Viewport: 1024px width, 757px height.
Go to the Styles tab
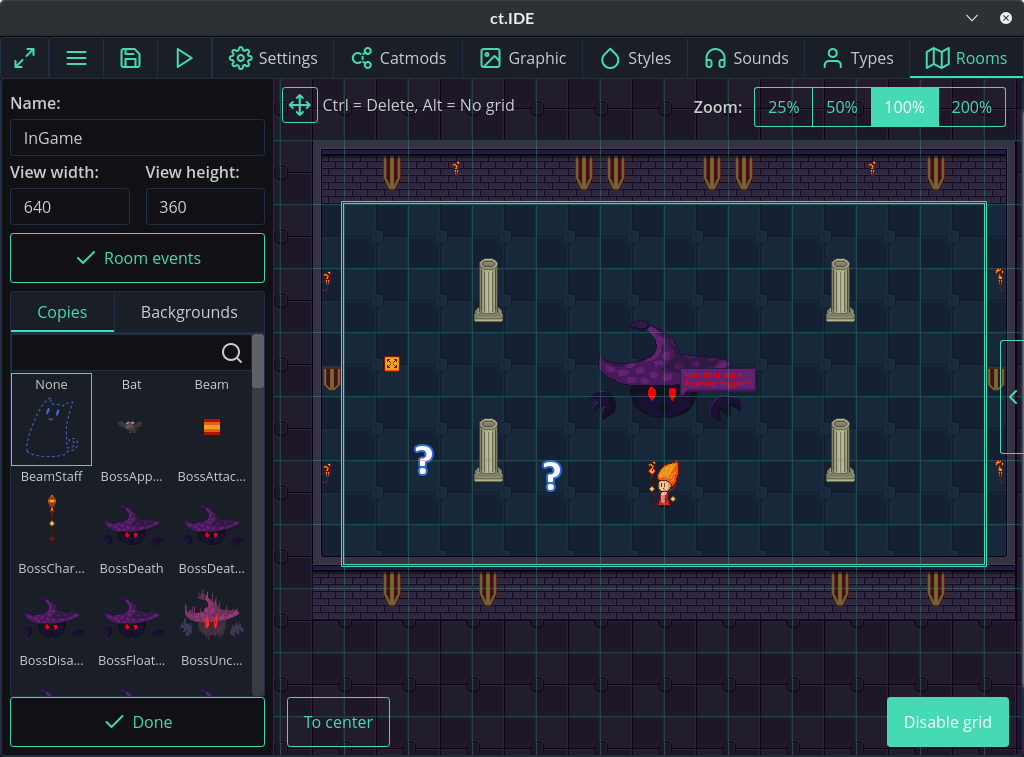pos(635,58)
